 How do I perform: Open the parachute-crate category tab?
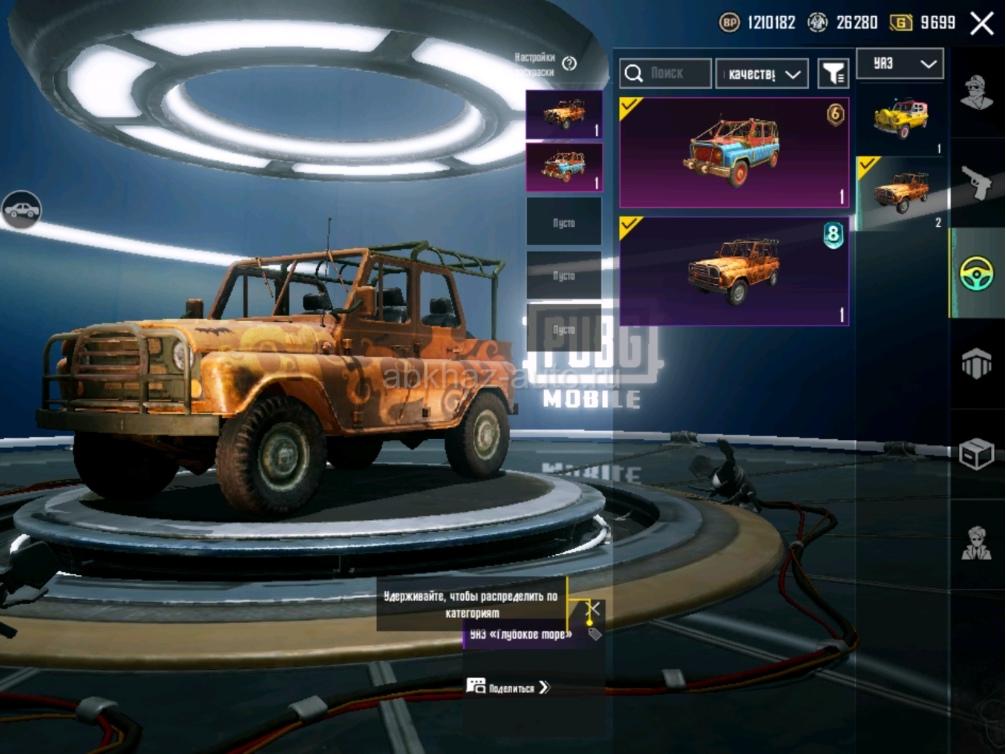[x=976, y=364]
